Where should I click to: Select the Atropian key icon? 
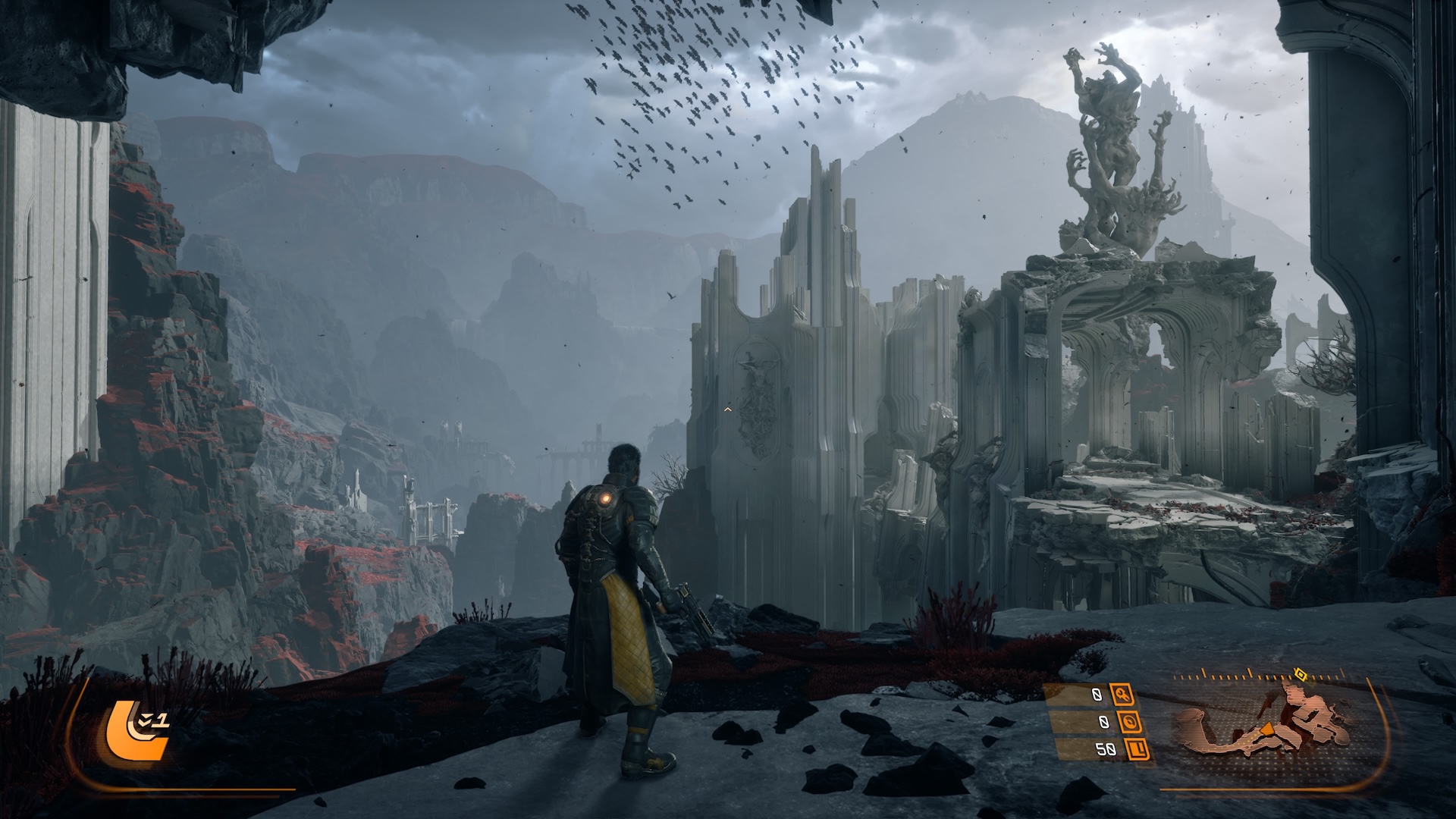[1122, 694]
